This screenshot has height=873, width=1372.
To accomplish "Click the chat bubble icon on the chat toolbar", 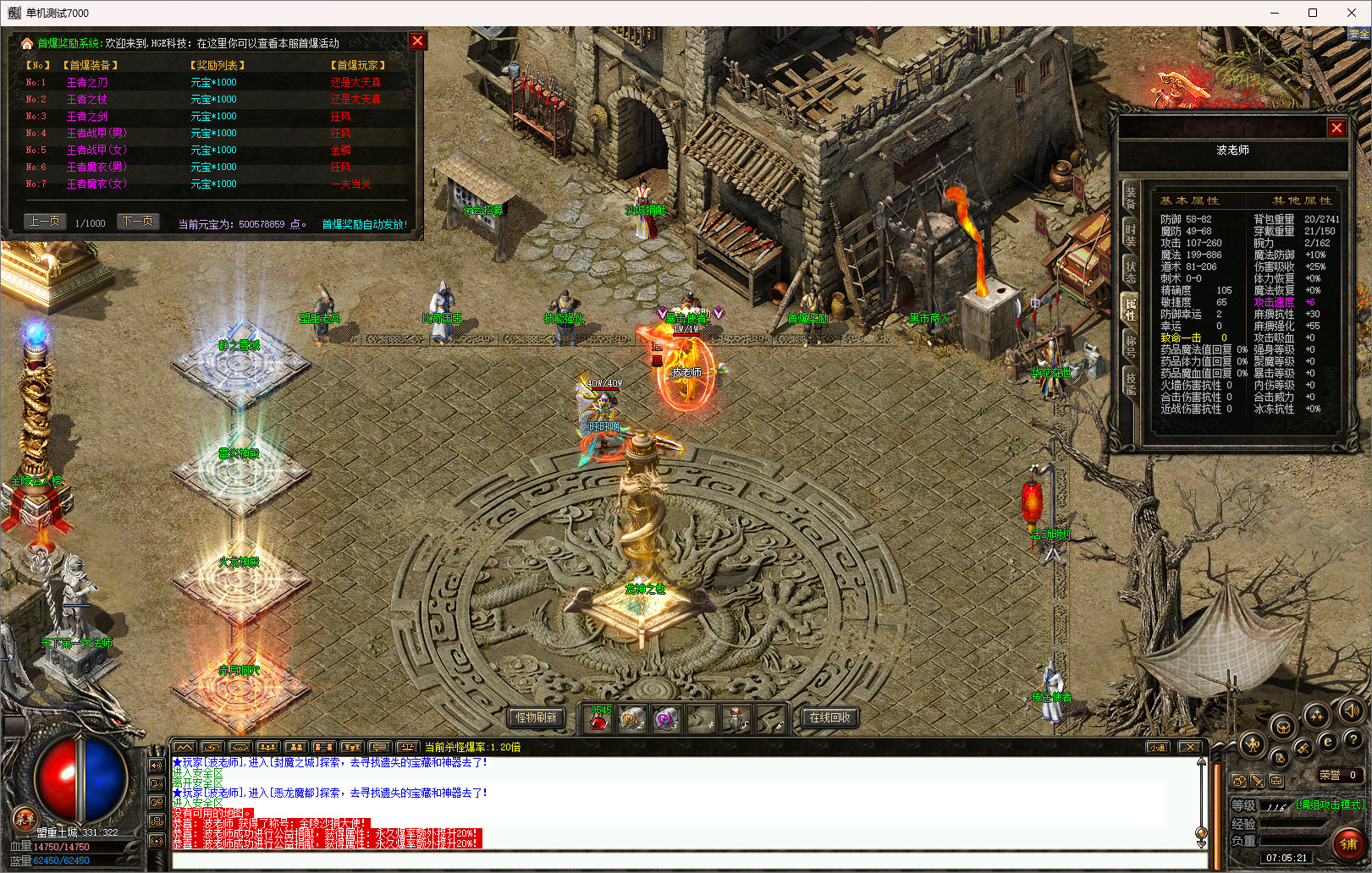I will tap(379, 747).
